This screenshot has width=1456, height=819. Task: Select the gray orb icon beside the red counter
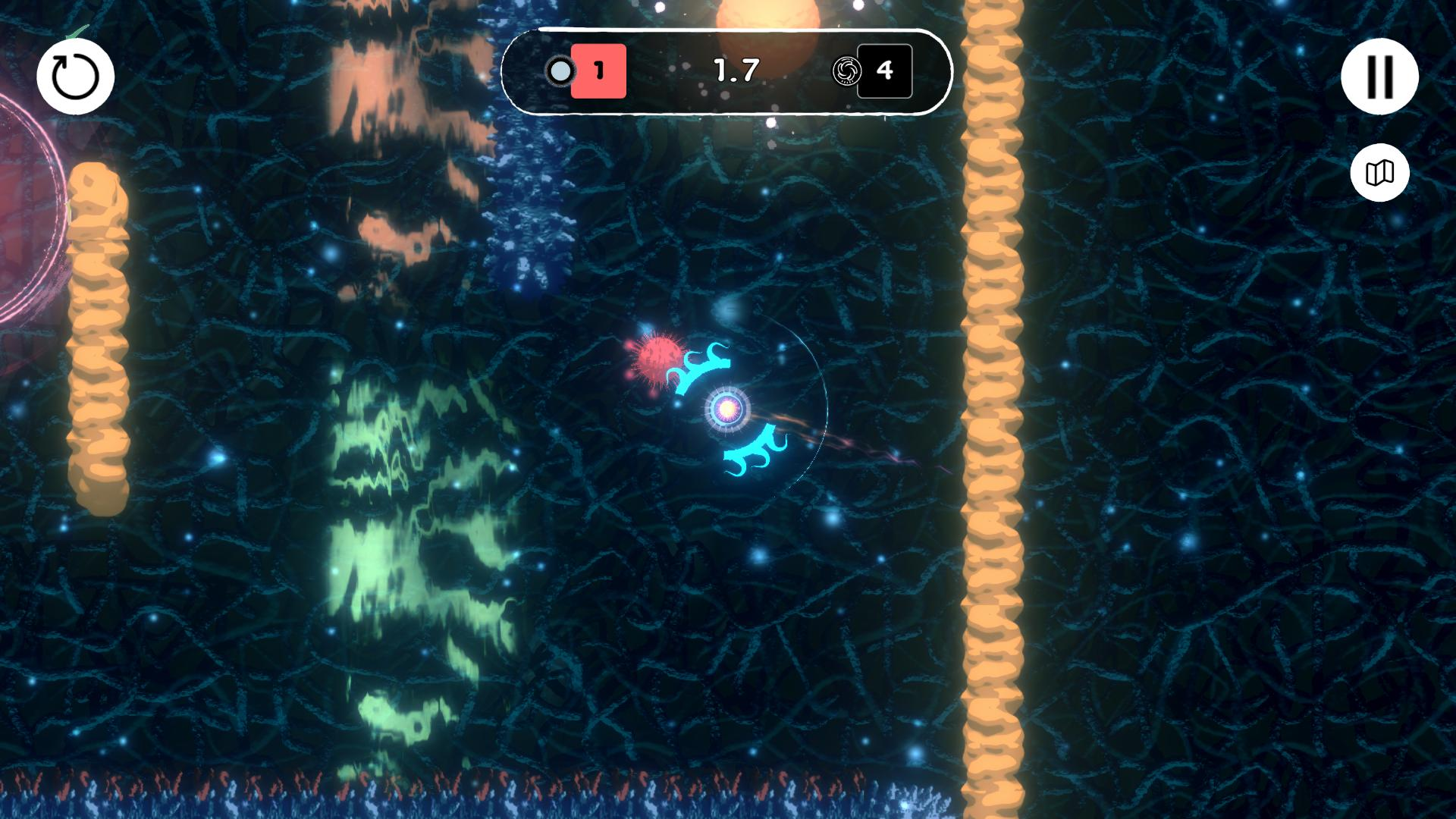561,72
